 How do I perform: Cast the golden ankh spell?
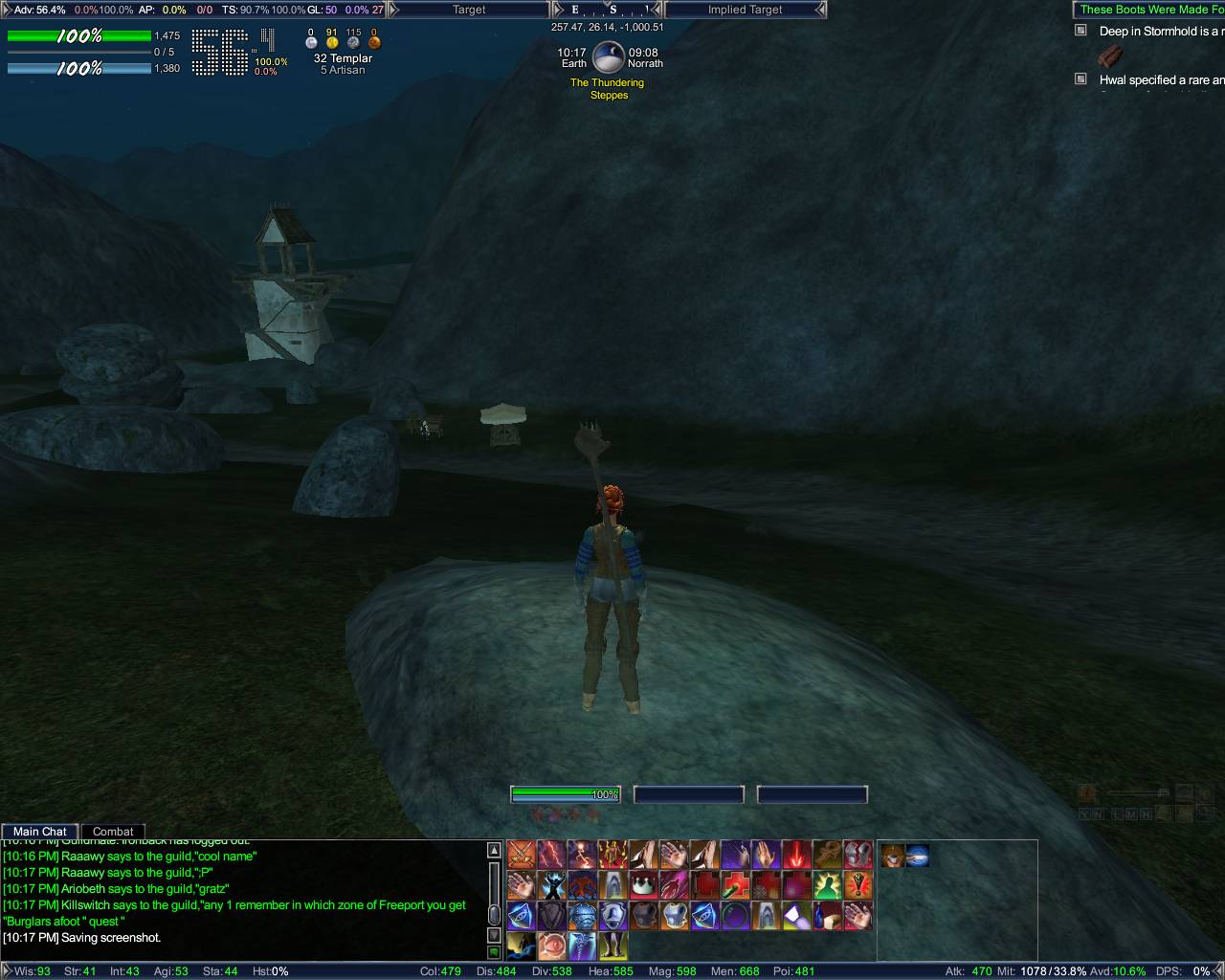827,854
